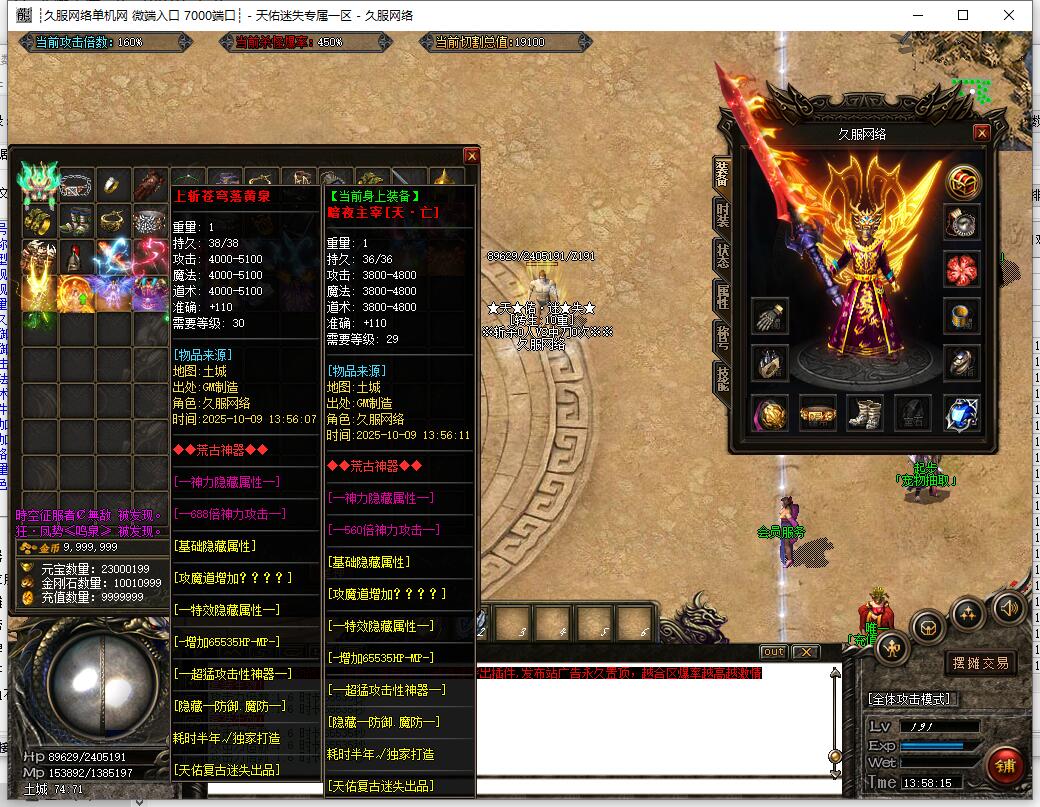Close the 久服网络 character equipment panel

tap(982, 133)
